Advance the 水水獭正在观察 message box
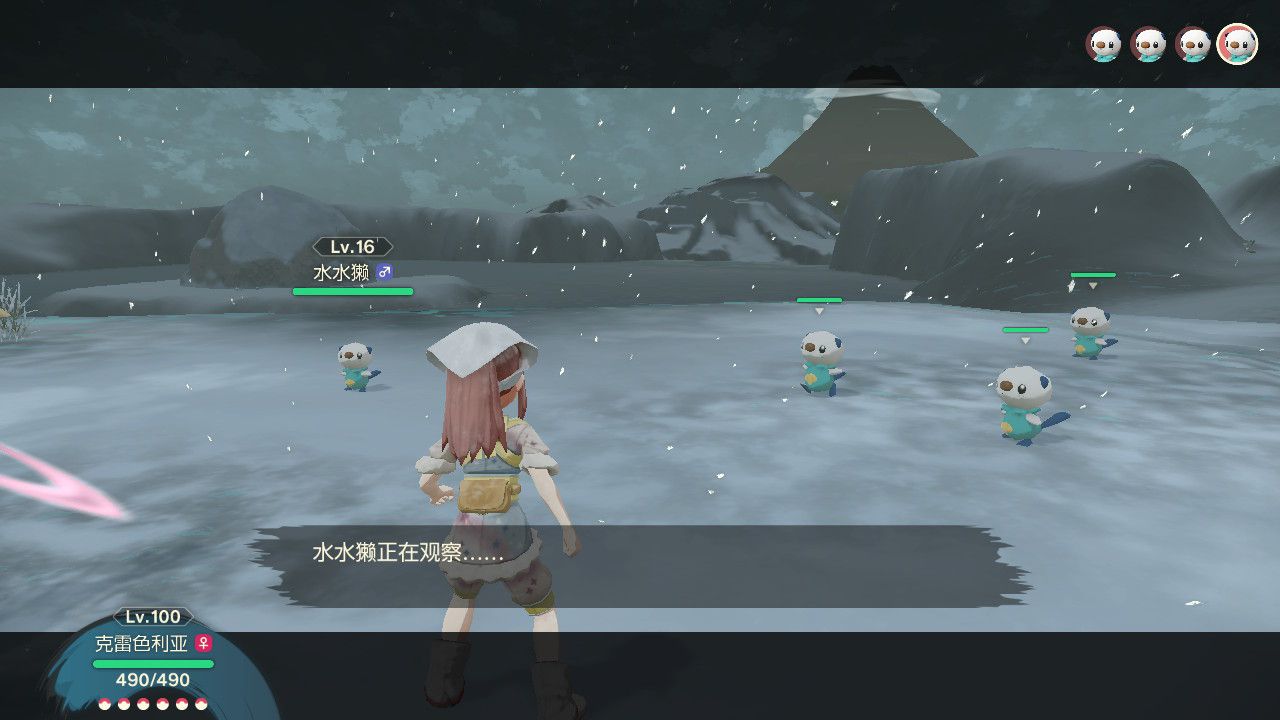 point(640,565)
